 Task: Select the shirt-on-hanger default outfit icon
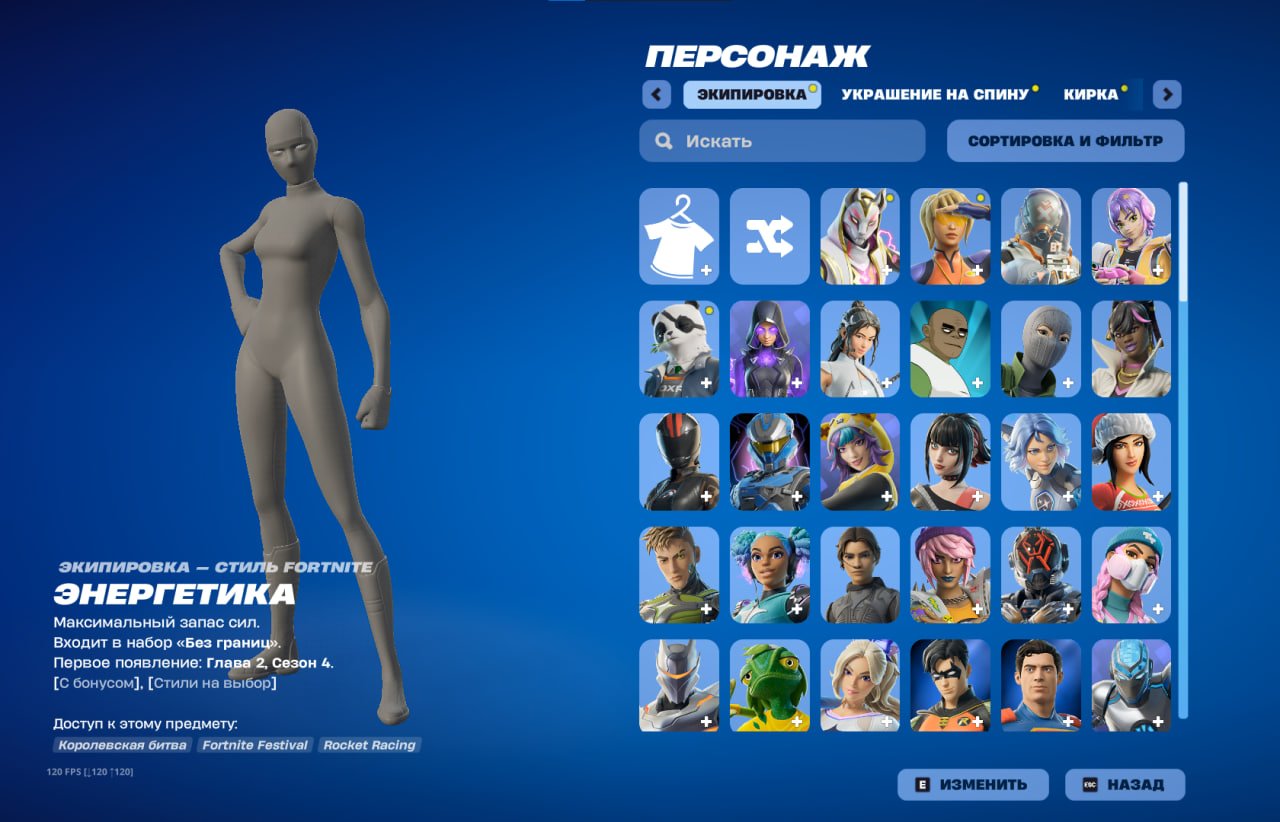[679, 237]
